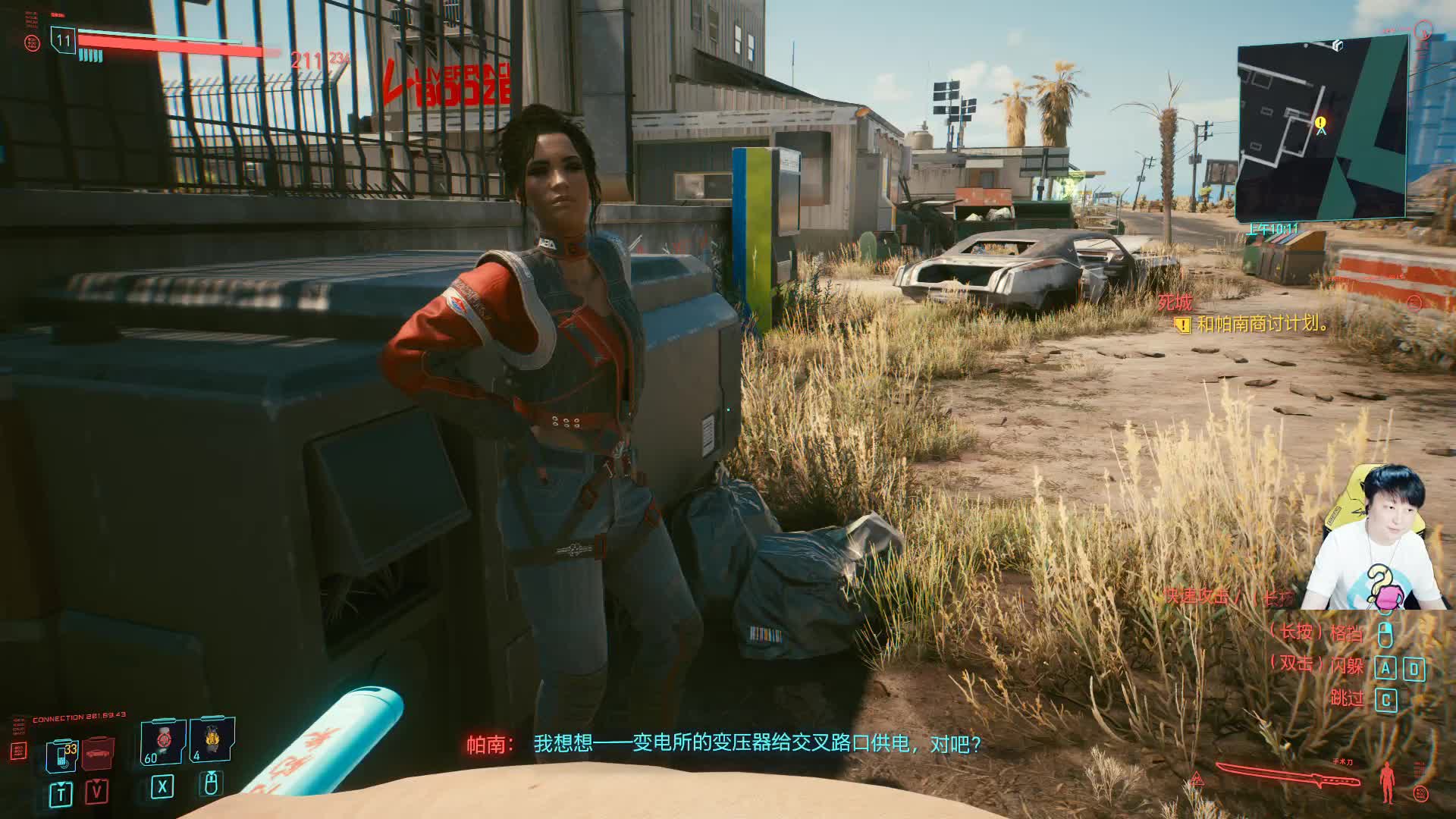Image resolution: width=1456 pixels, height=819 pixels.
Task: Open the tracked quest objective about Panam
Action: (x=1263, y=324)
